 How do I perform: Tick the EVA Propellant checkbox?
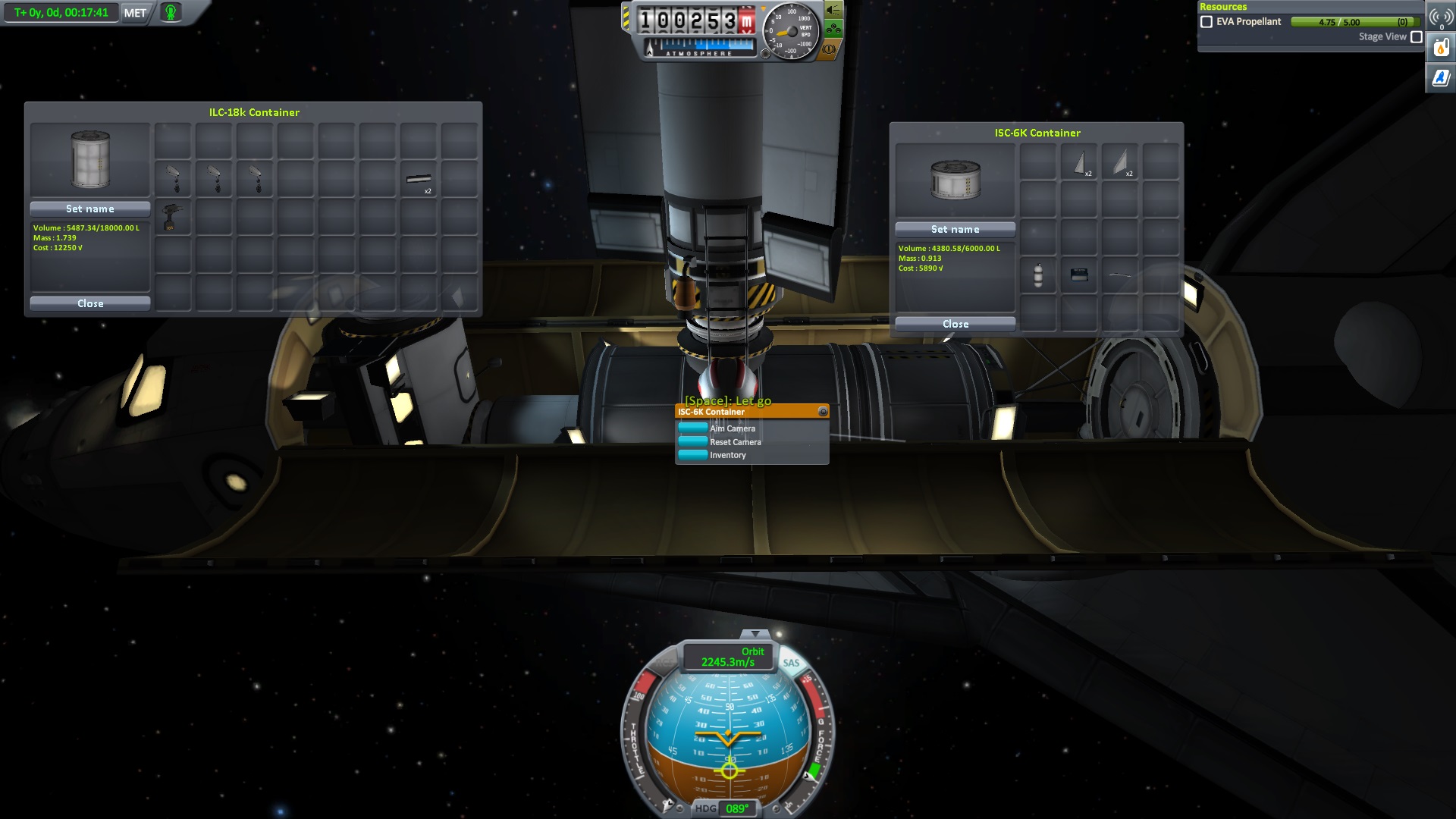[1207, 22]
